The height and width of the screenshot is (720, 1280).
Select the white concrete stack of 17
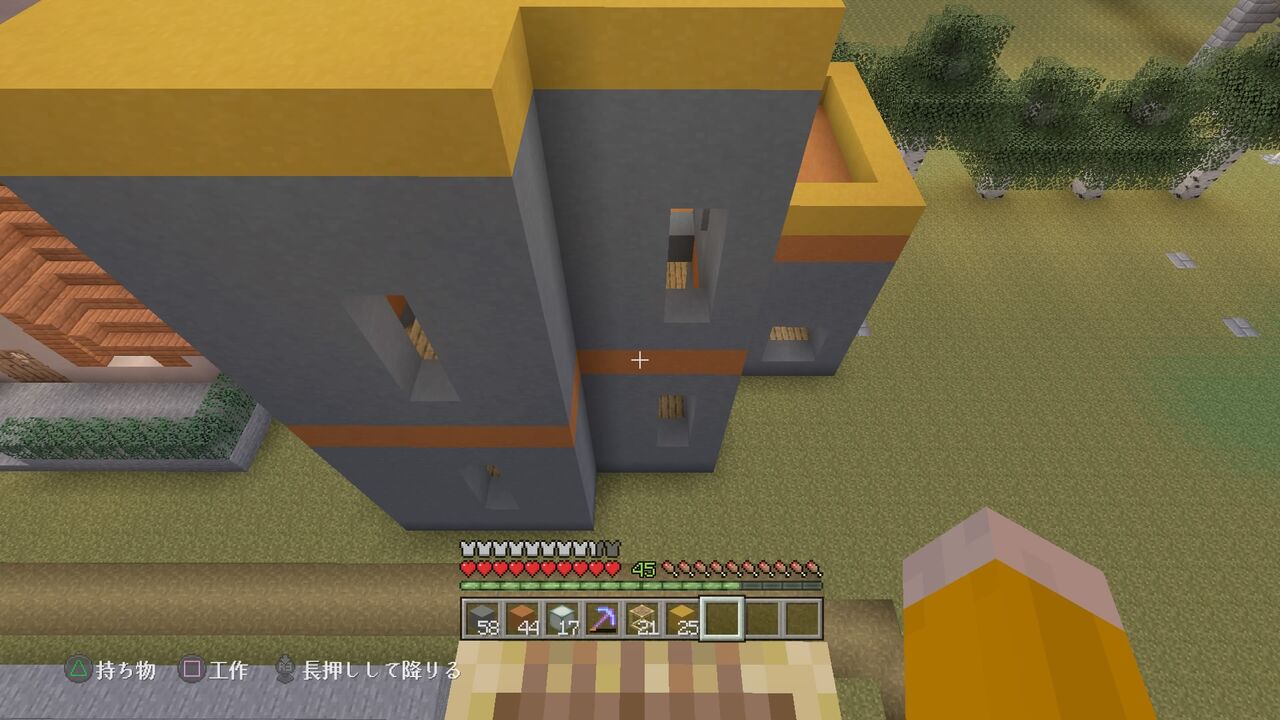pos(562,618)
